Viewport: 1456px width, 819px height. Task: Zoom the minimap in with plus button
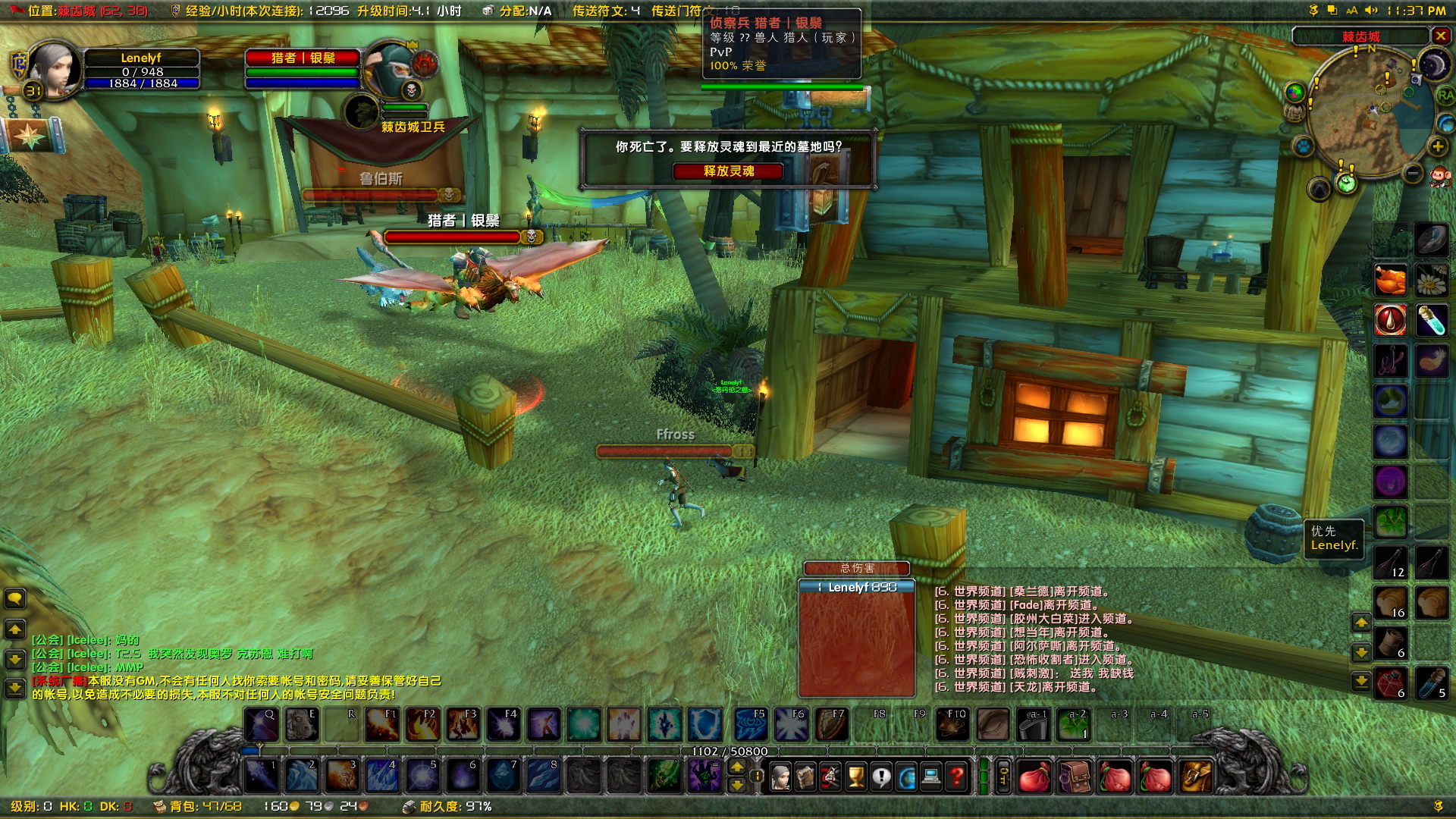pyautogui.click(x=1438, y=146)
